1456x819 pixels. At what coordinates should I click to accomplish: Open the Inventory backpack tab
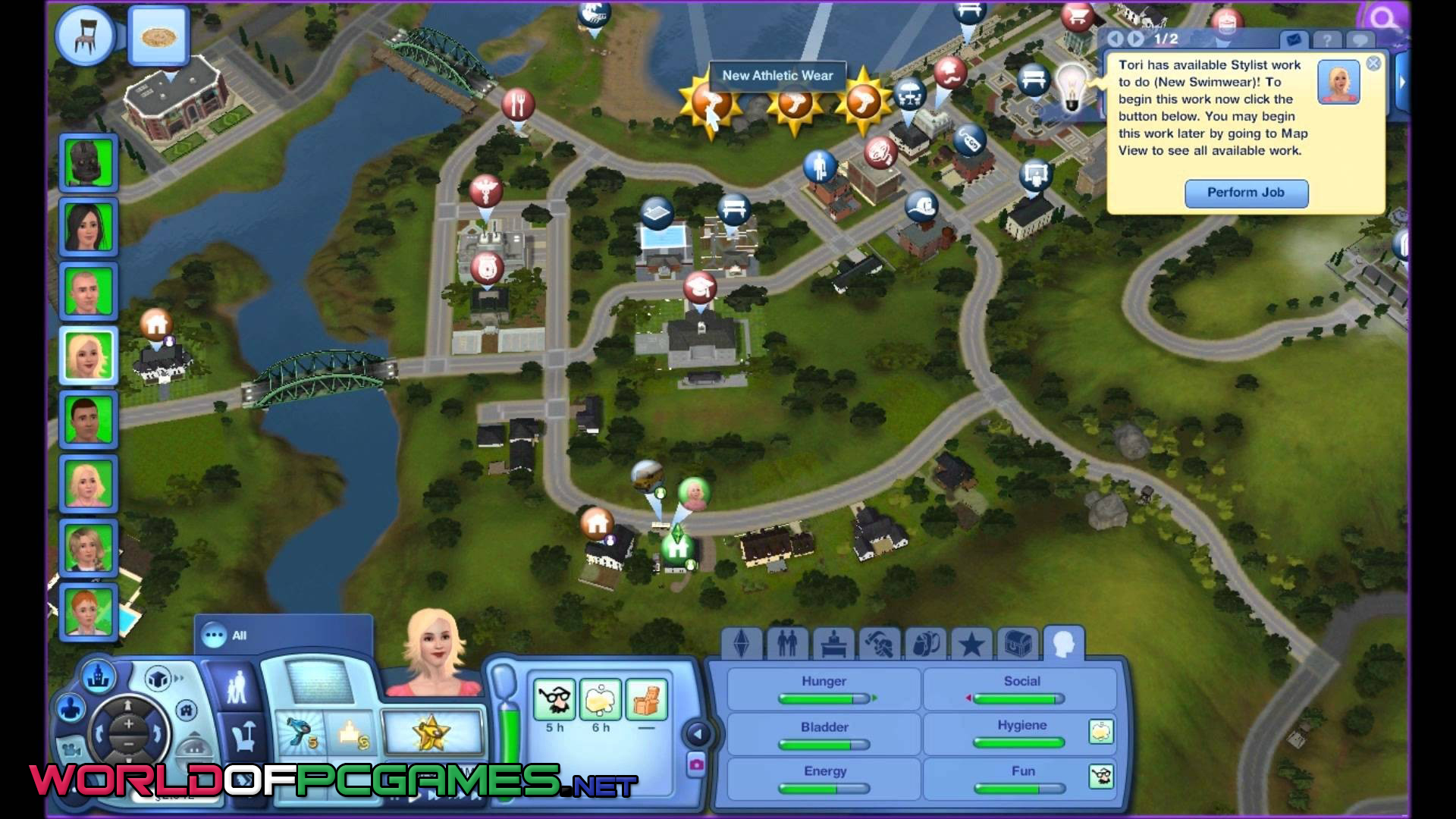point(925,645)
